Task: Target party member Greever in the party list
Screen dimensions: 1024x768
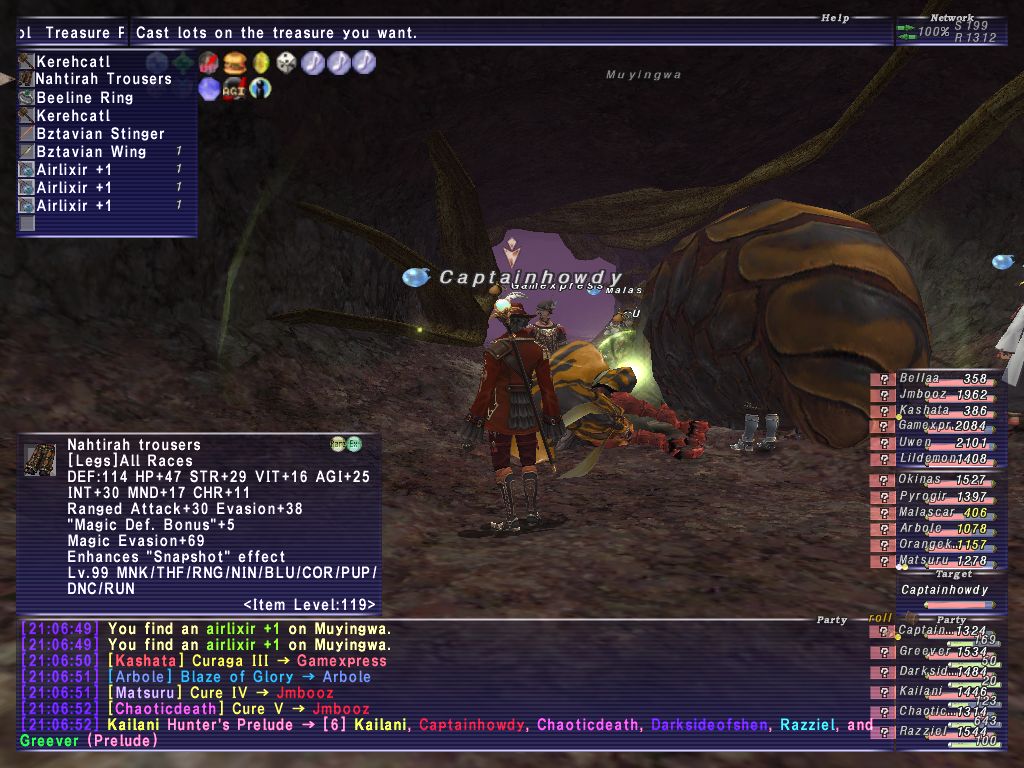Action: click(x=921, y=651)
